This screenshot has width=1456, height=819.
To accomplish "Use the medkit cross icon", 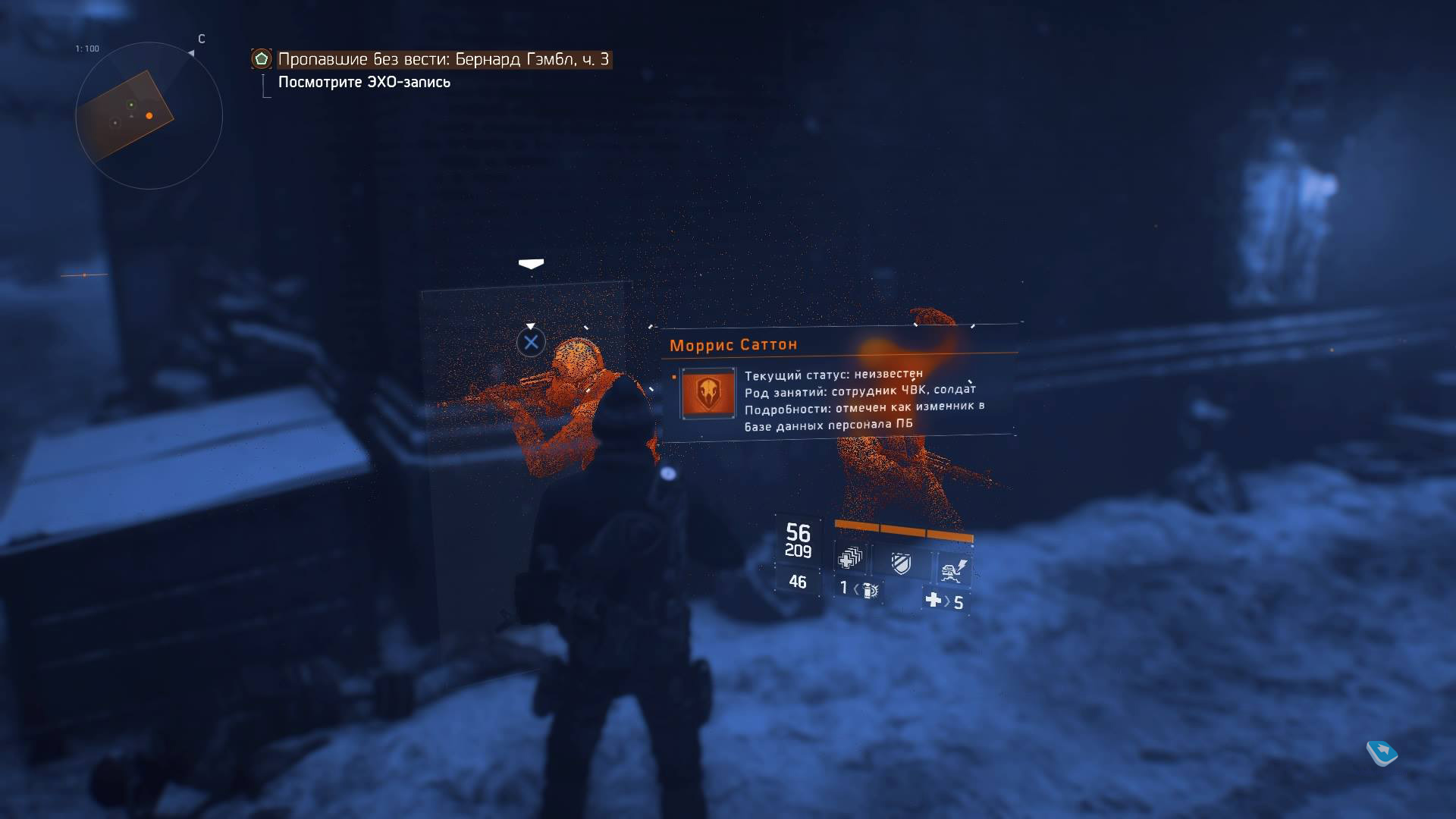I will pos(933,600).
